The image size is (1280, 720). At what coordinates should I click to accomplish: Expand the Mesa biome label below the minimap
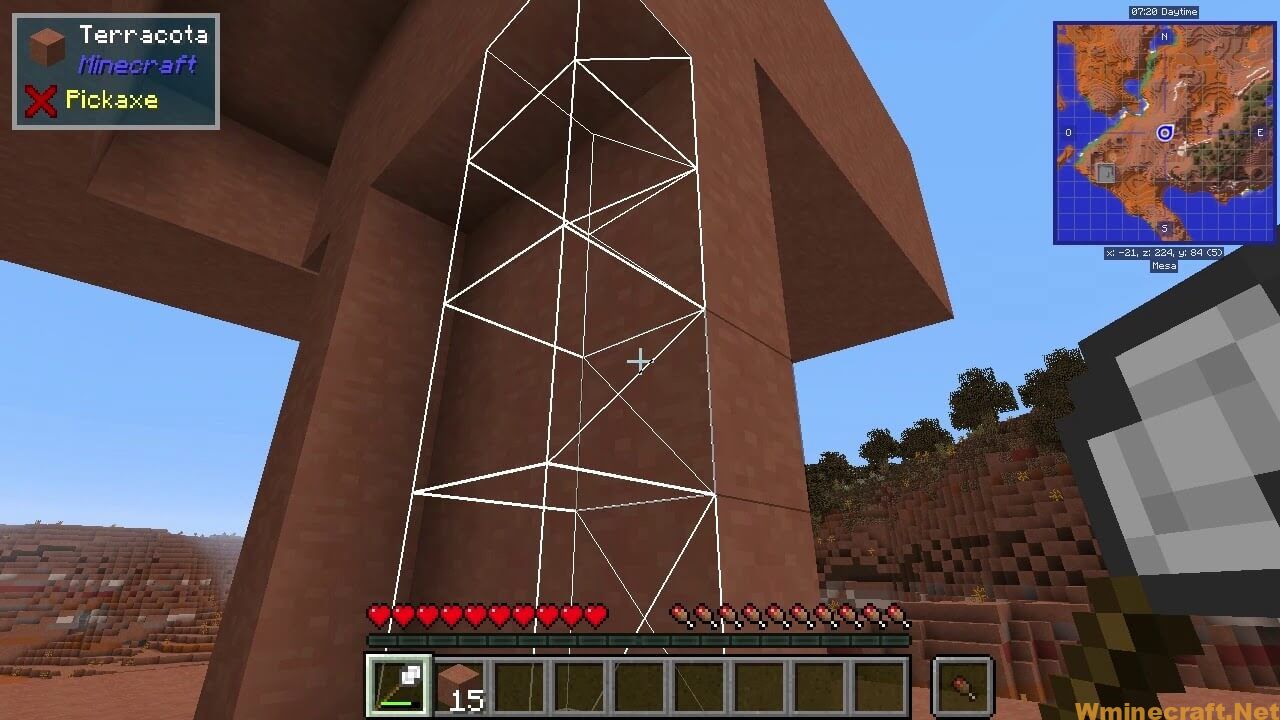point(1164,265)
